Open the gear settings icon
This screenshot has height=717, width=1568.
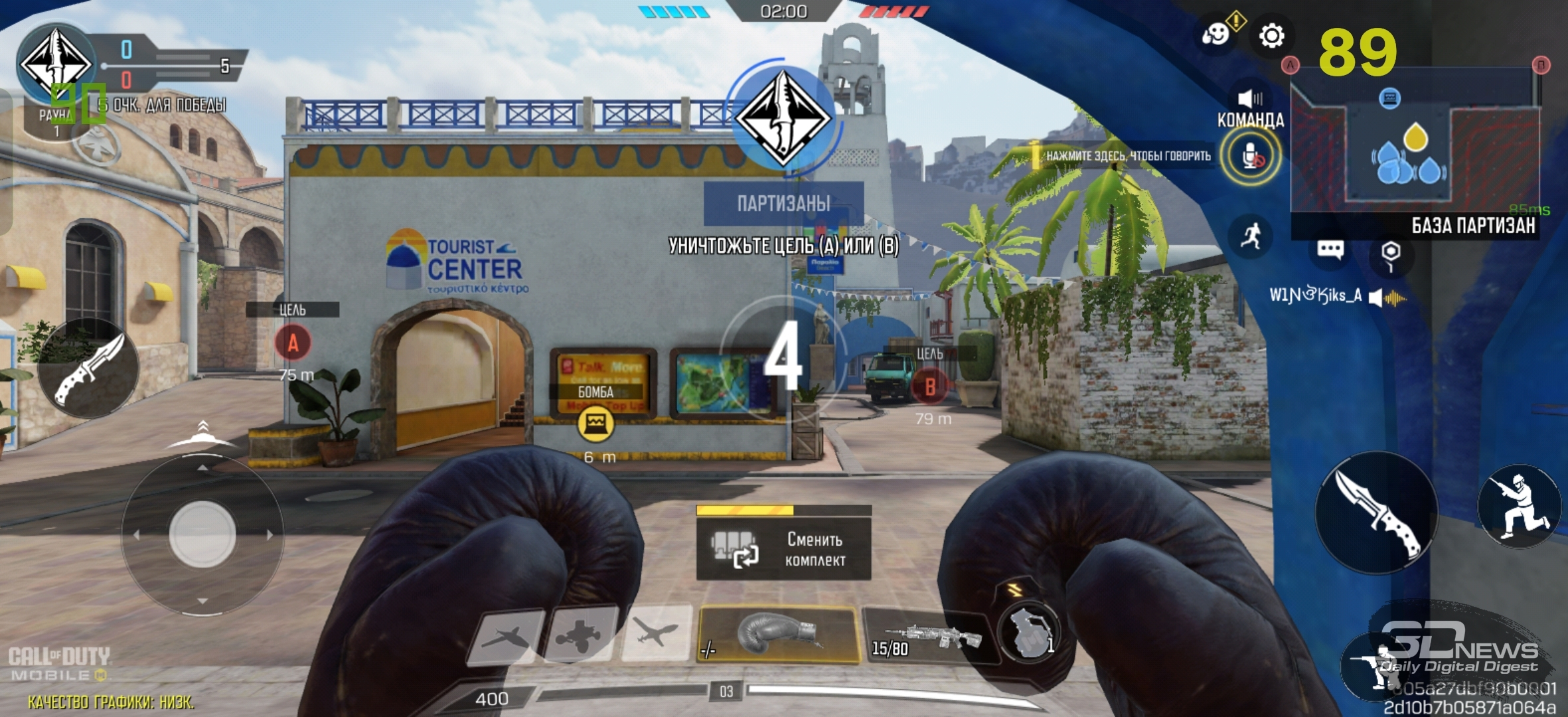click(1271, 36)
